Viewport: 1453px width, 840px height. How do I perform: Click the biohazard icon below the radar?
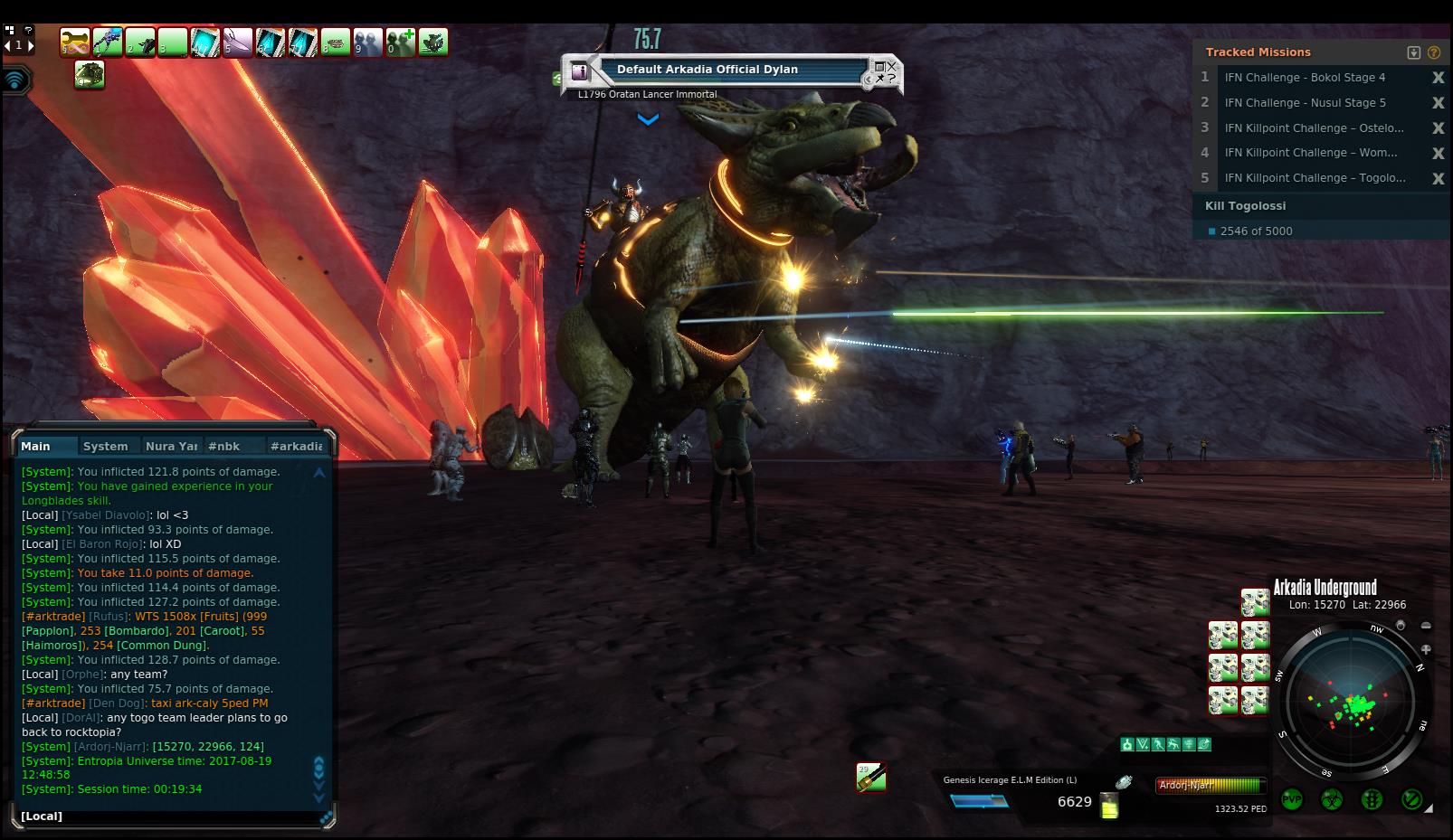pos(1332,799)
